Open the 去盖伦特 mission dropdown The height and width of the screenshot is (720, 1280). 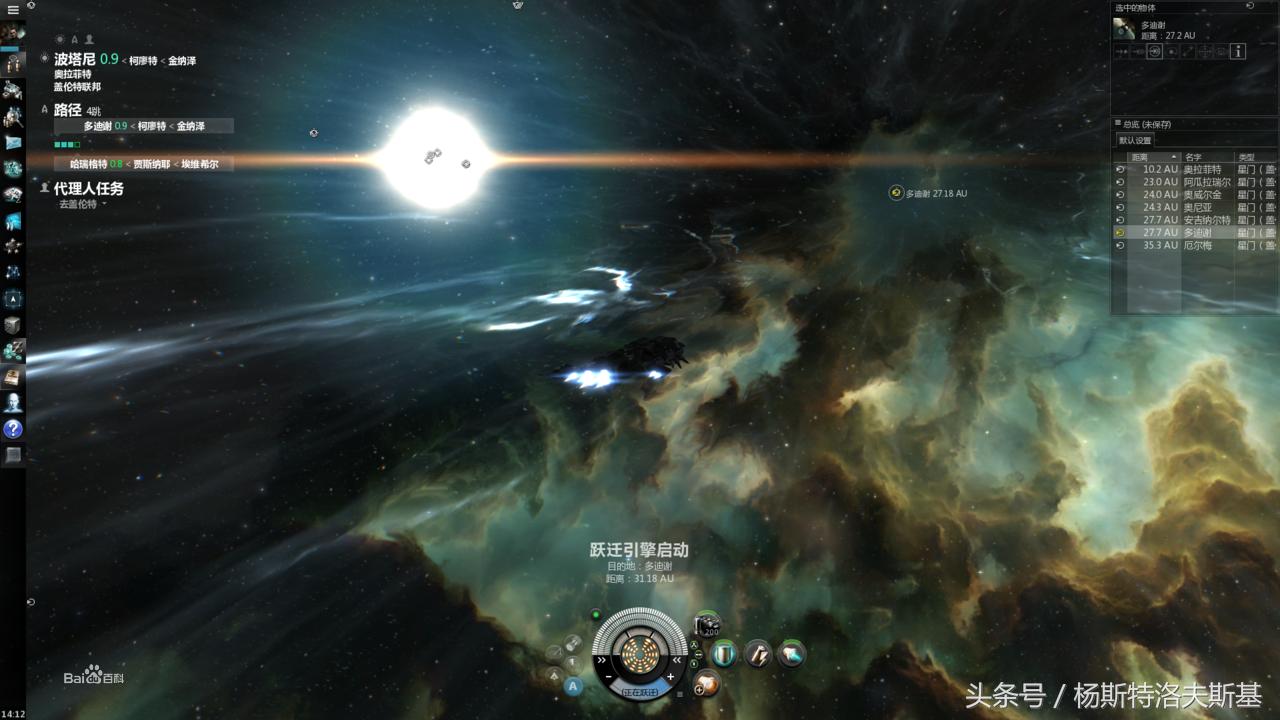click(81, 204)
